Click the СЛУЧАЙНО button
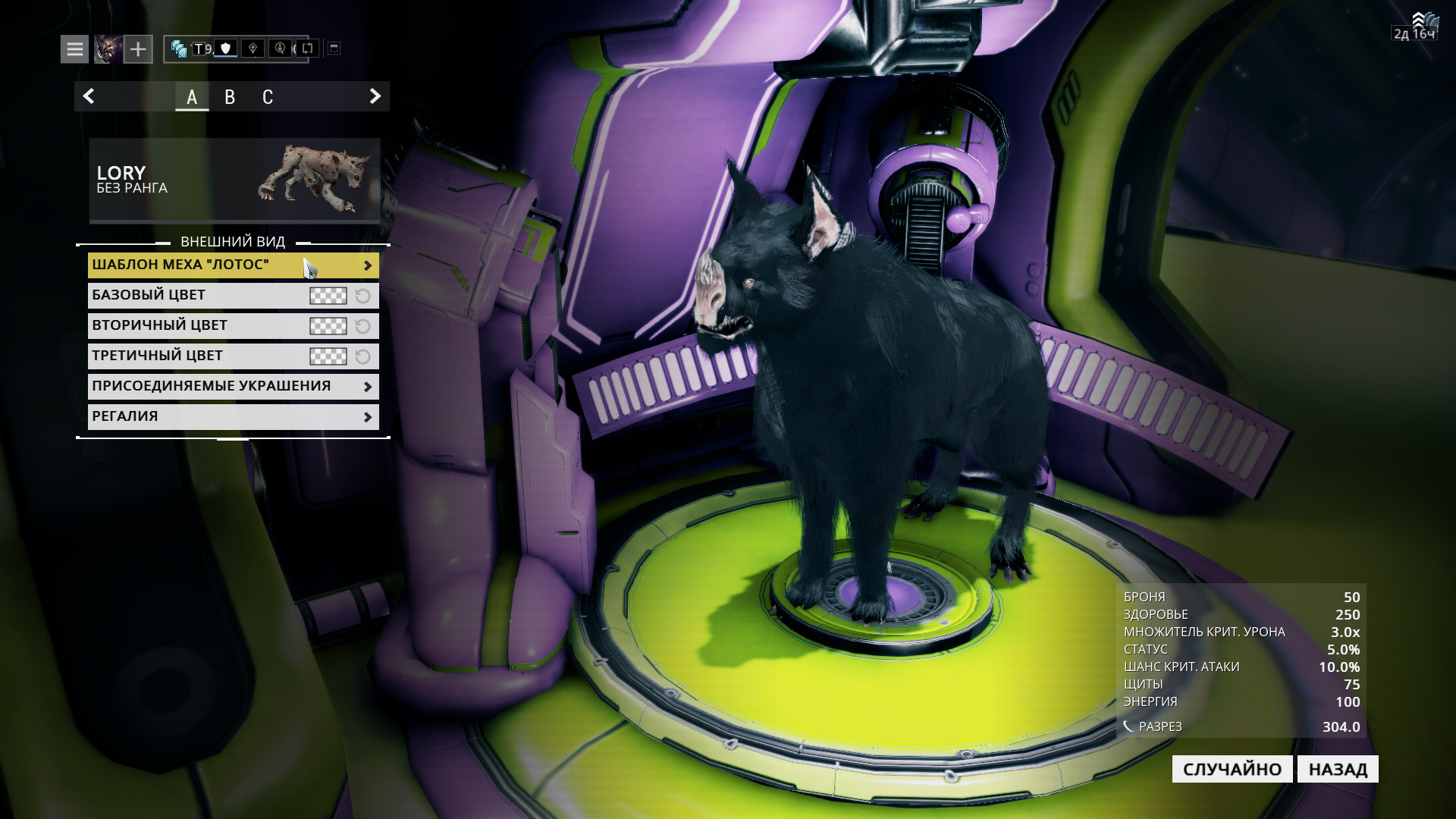The width and height of the screenshot is (1456, 819). pos(1232,768)
